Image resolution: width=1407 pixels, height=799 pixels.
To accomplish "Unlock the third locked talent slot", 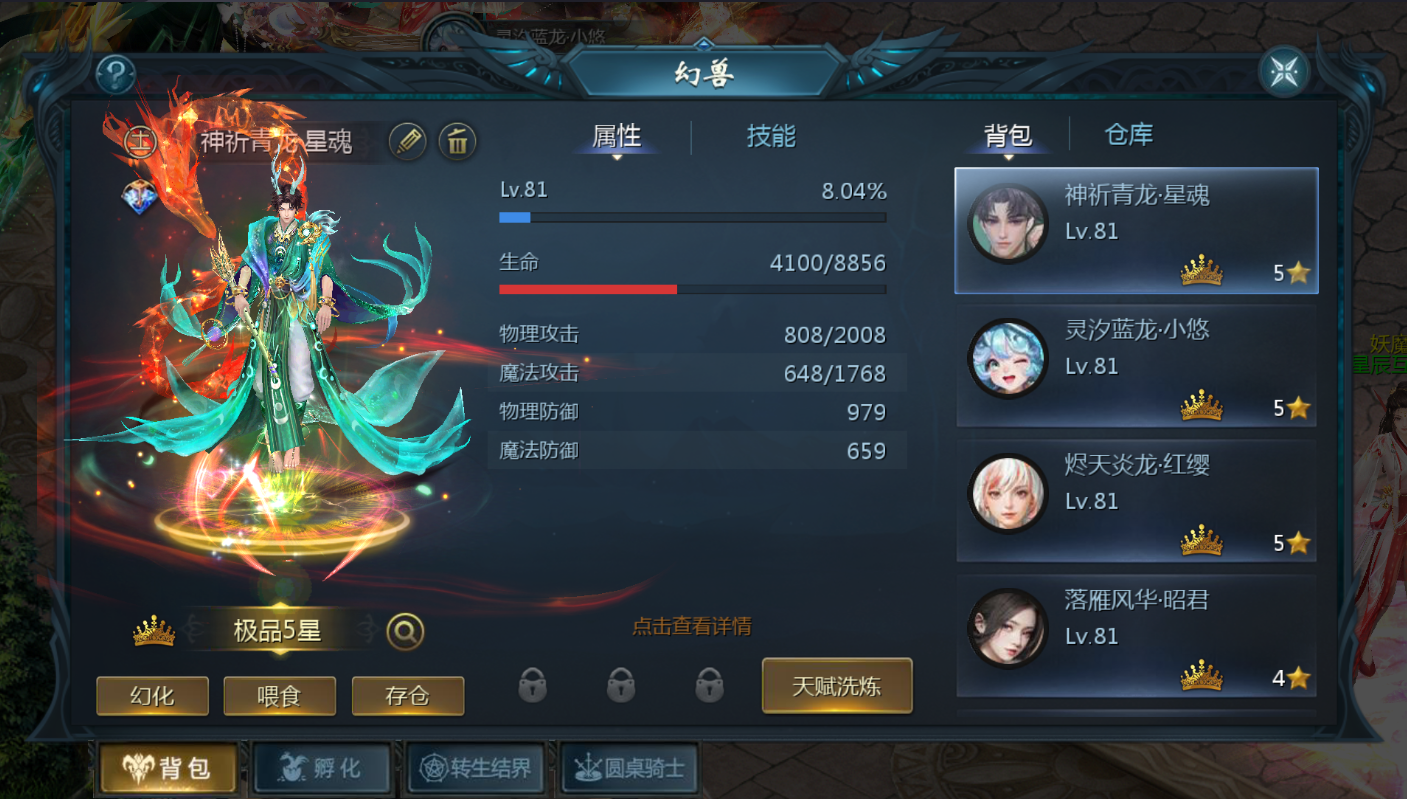I will [x=709, y=687].
